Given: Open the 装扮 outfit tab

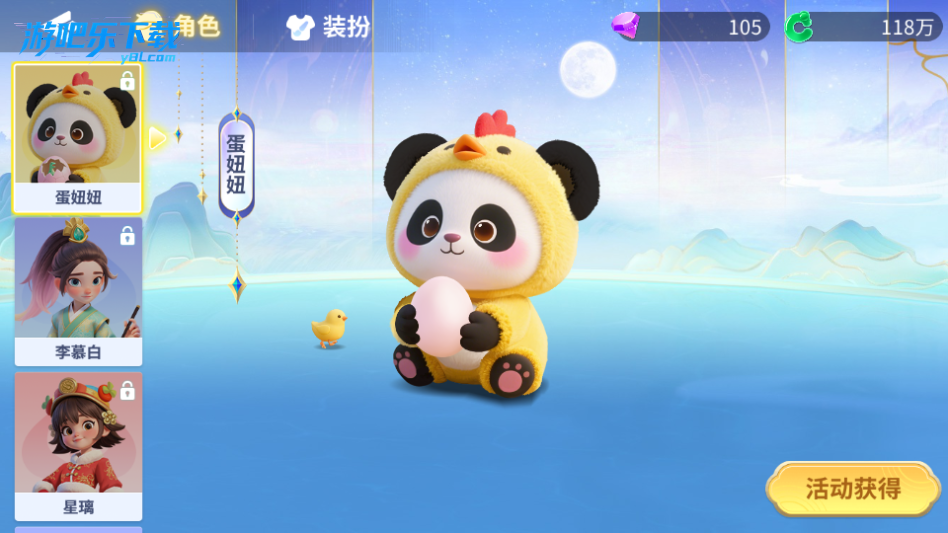Looking at the screenshot, I should click(x=328, y=27).
